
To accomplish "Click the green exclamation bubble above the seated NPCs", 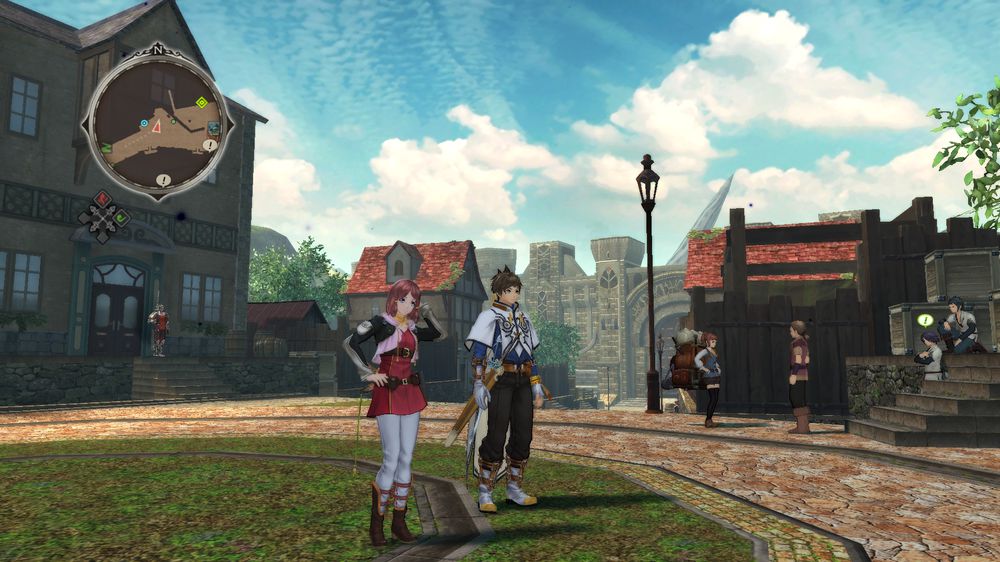I will coord(925,320).
